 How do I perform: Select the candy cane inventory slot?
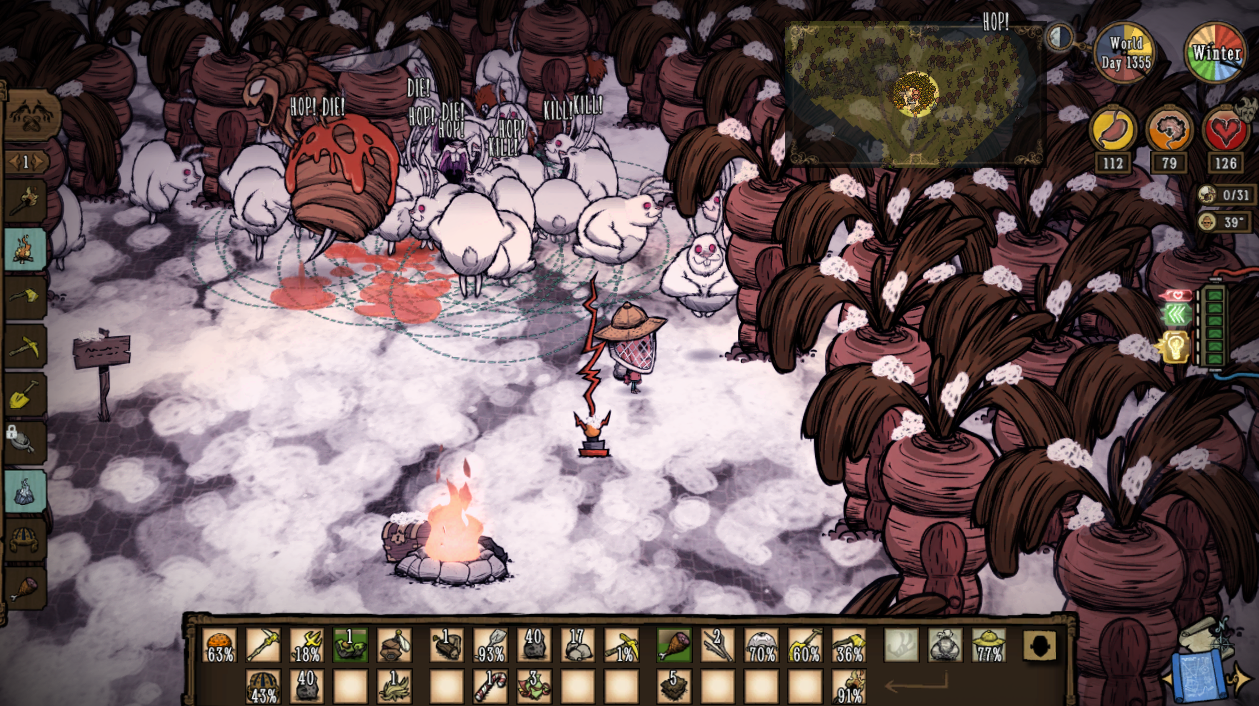(490, 685)
